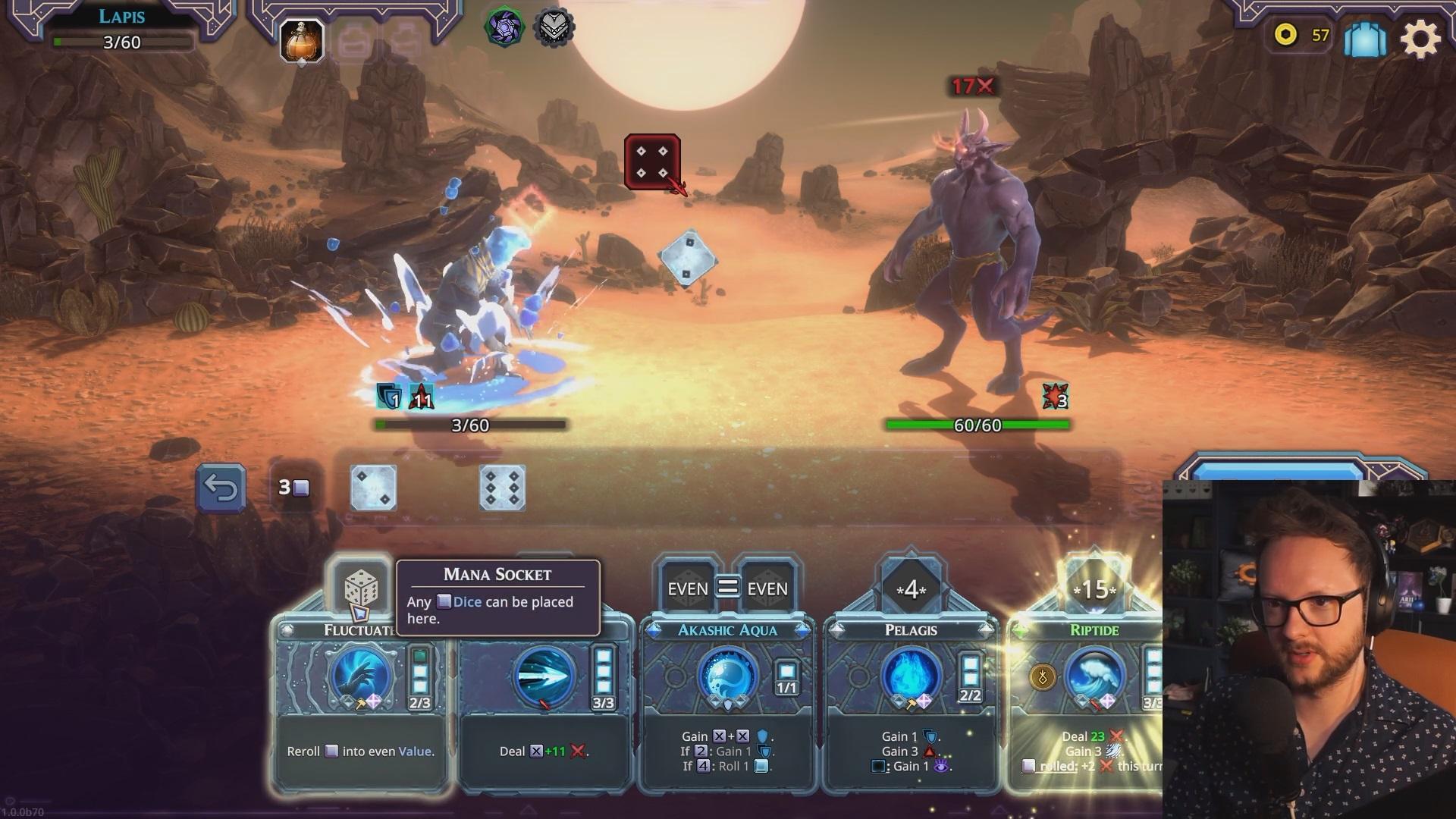Inspect the grey armored relic icon
The width and height of the screenshot is (1456, 819).
(554, 29)
